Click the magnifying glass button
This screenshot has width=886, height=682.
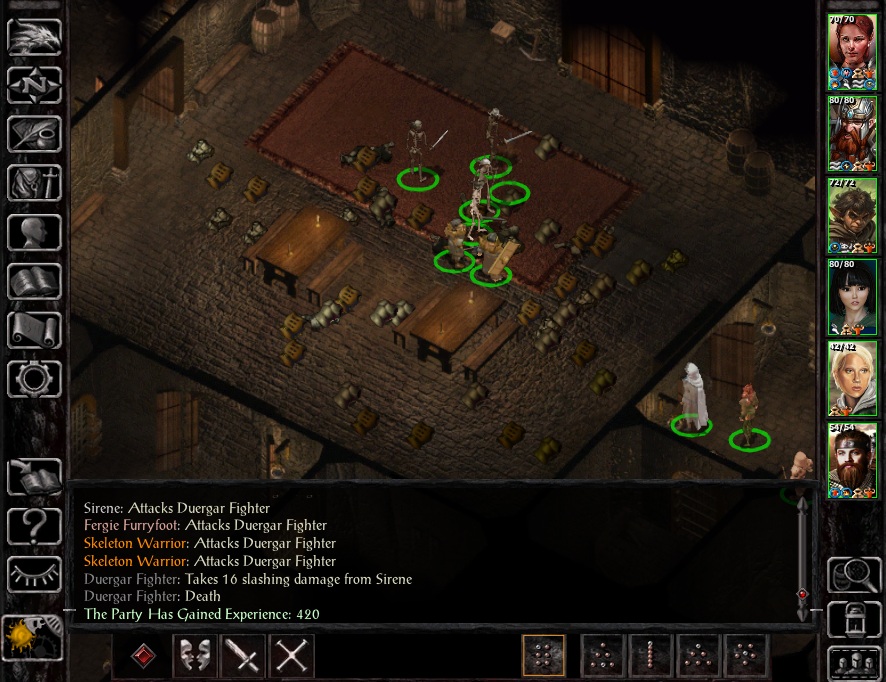pos(853,575)
